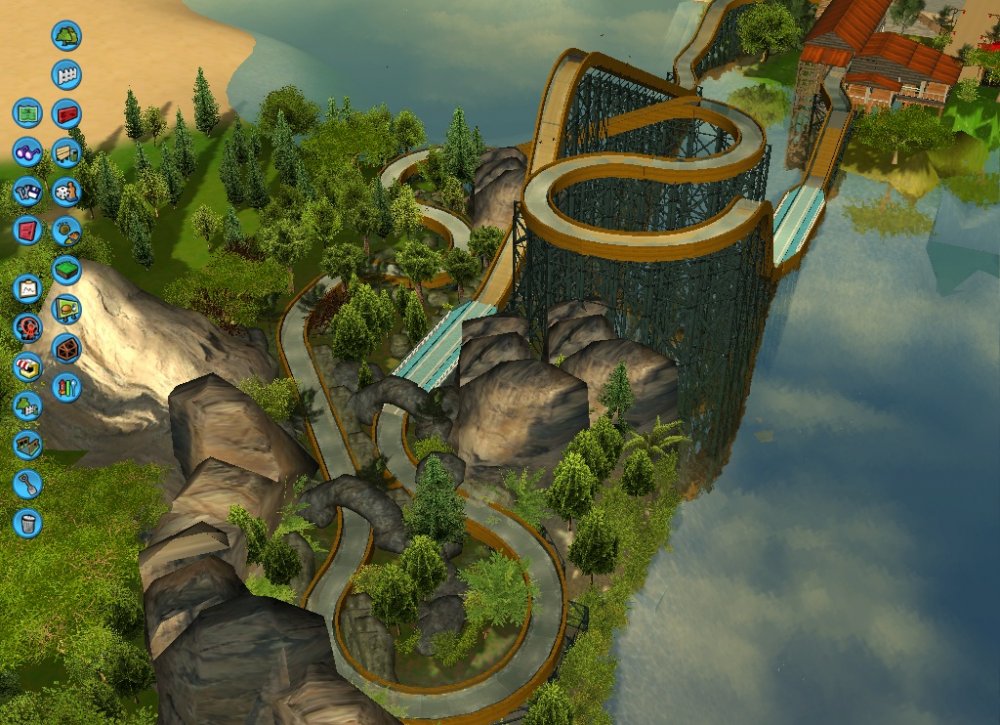1000x725 pixels.
Task: Select the dice and pawn icon
Action: coord(66,191)
